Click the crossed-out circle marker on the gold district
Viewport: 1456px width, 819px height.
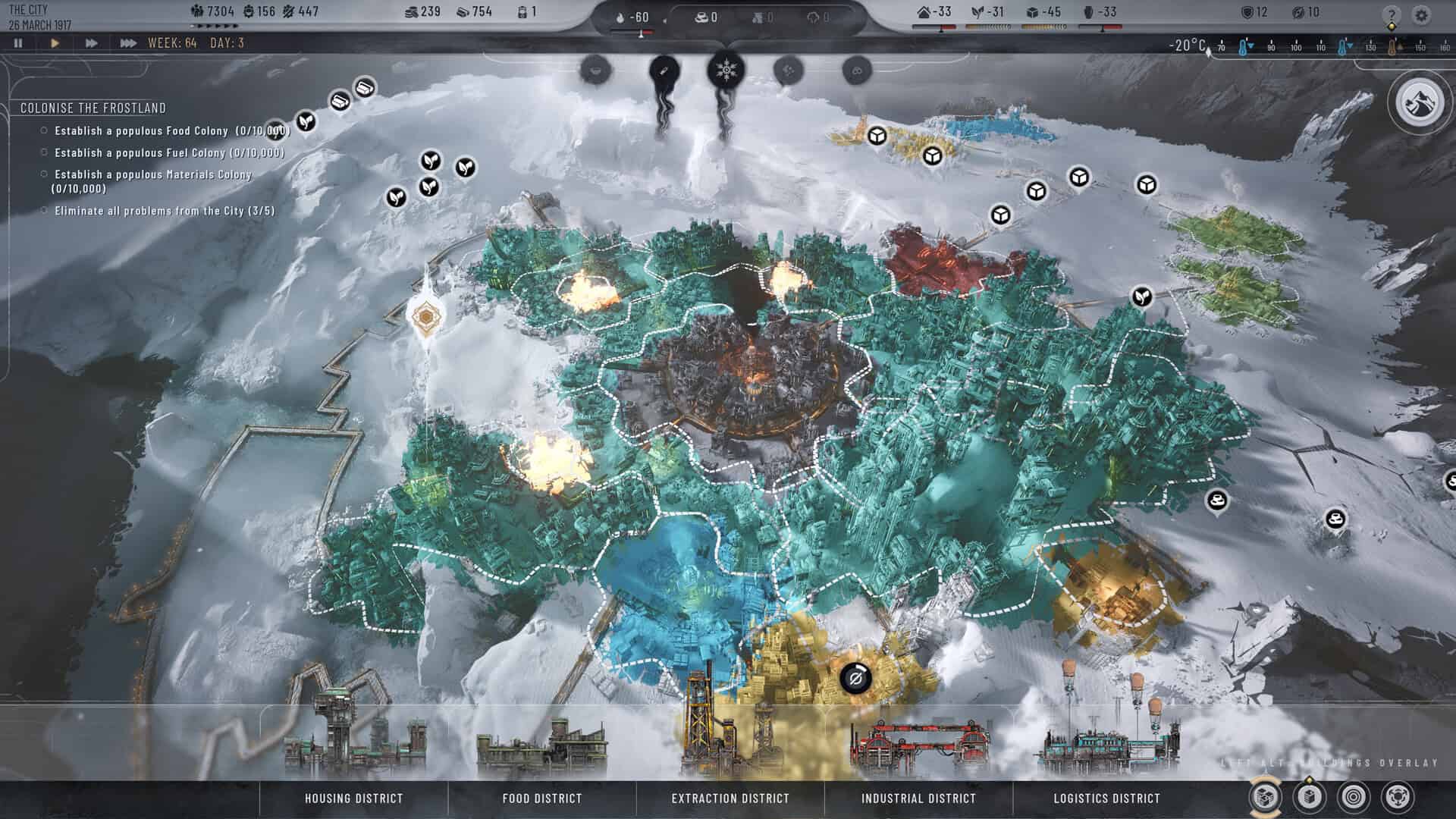[857, 679]
